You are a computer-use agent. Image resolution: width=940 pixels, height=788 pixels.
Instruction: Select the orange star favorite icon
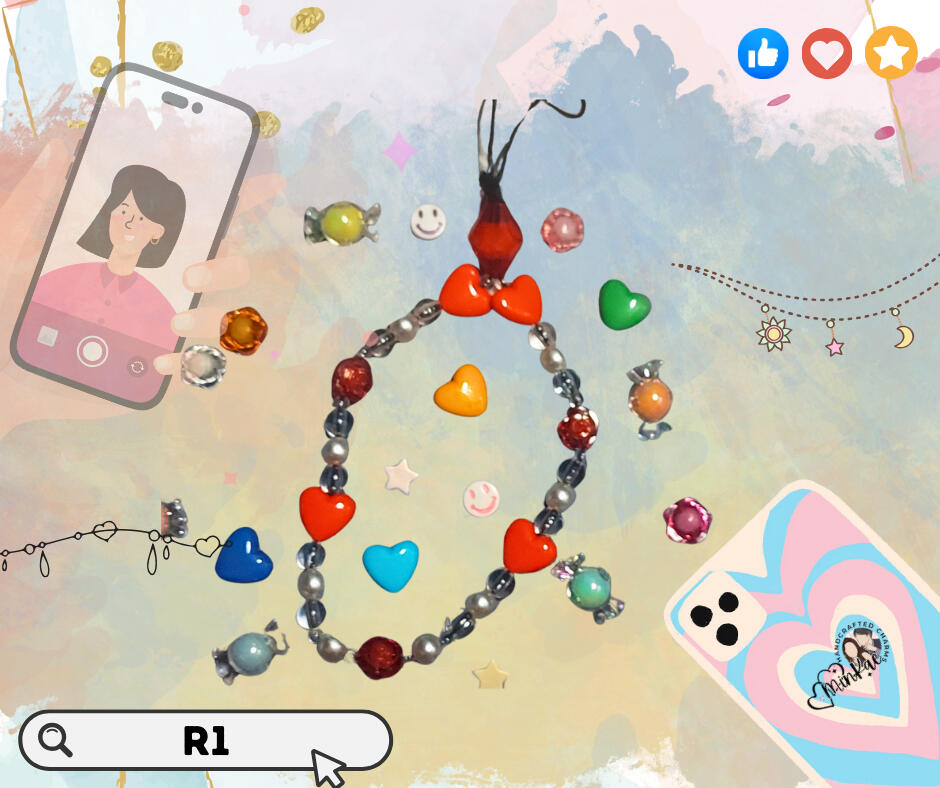[890, 54]
